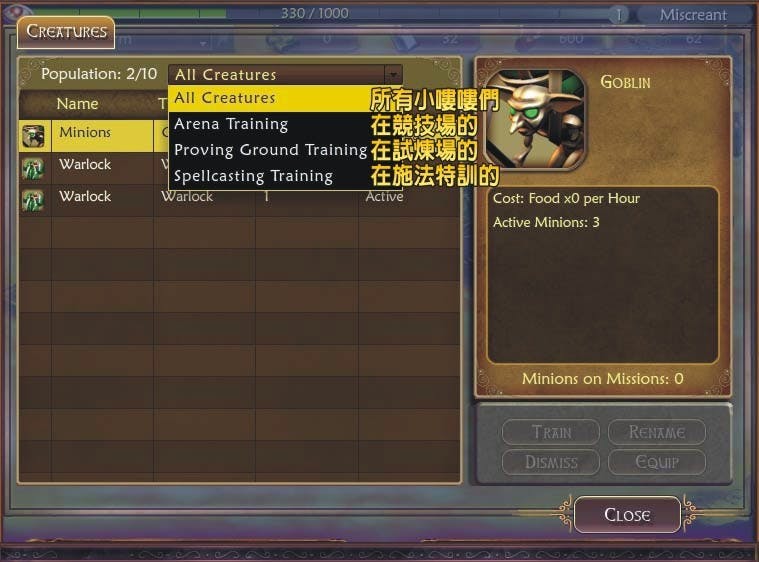
Task: Click the Rename button
Action: (x=657, y=432)
